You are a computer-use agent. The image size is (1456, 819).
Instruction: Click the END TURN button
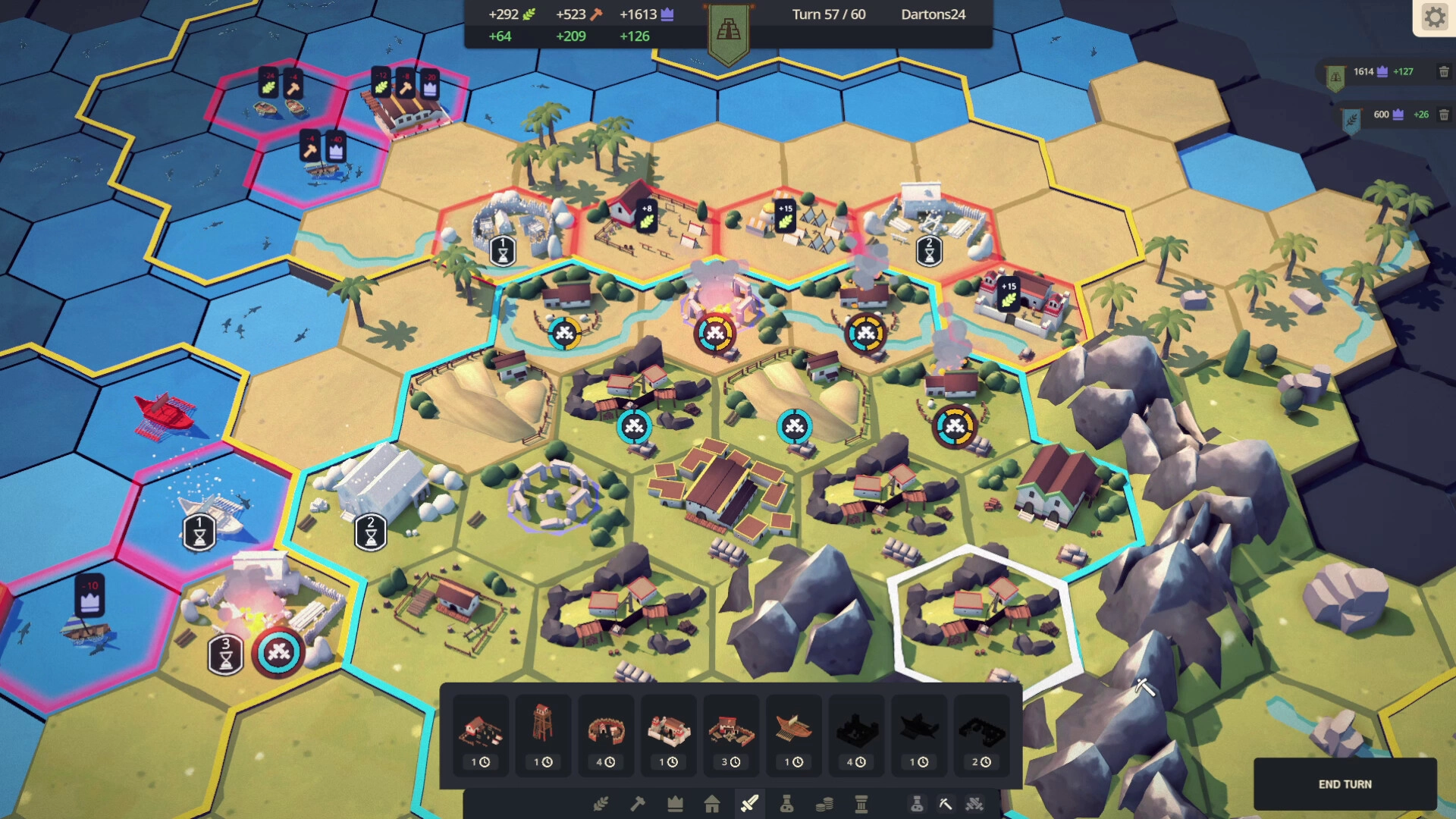pos(1345,784)
